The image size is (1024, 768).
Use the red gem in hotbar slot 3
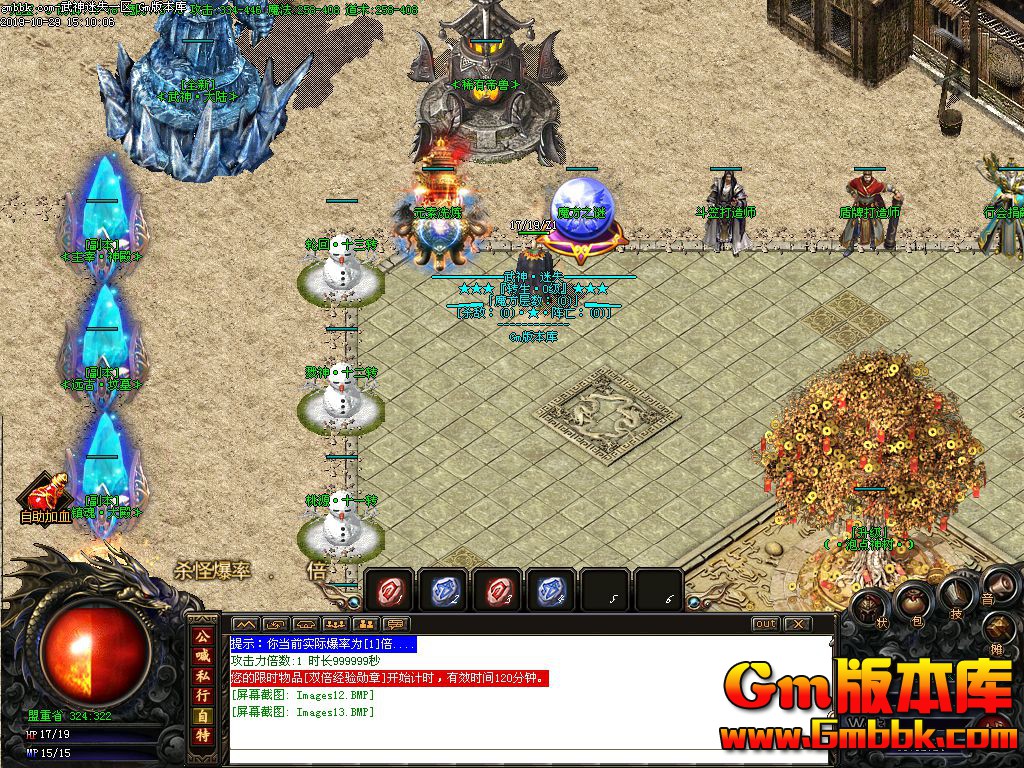pos(497,590)
